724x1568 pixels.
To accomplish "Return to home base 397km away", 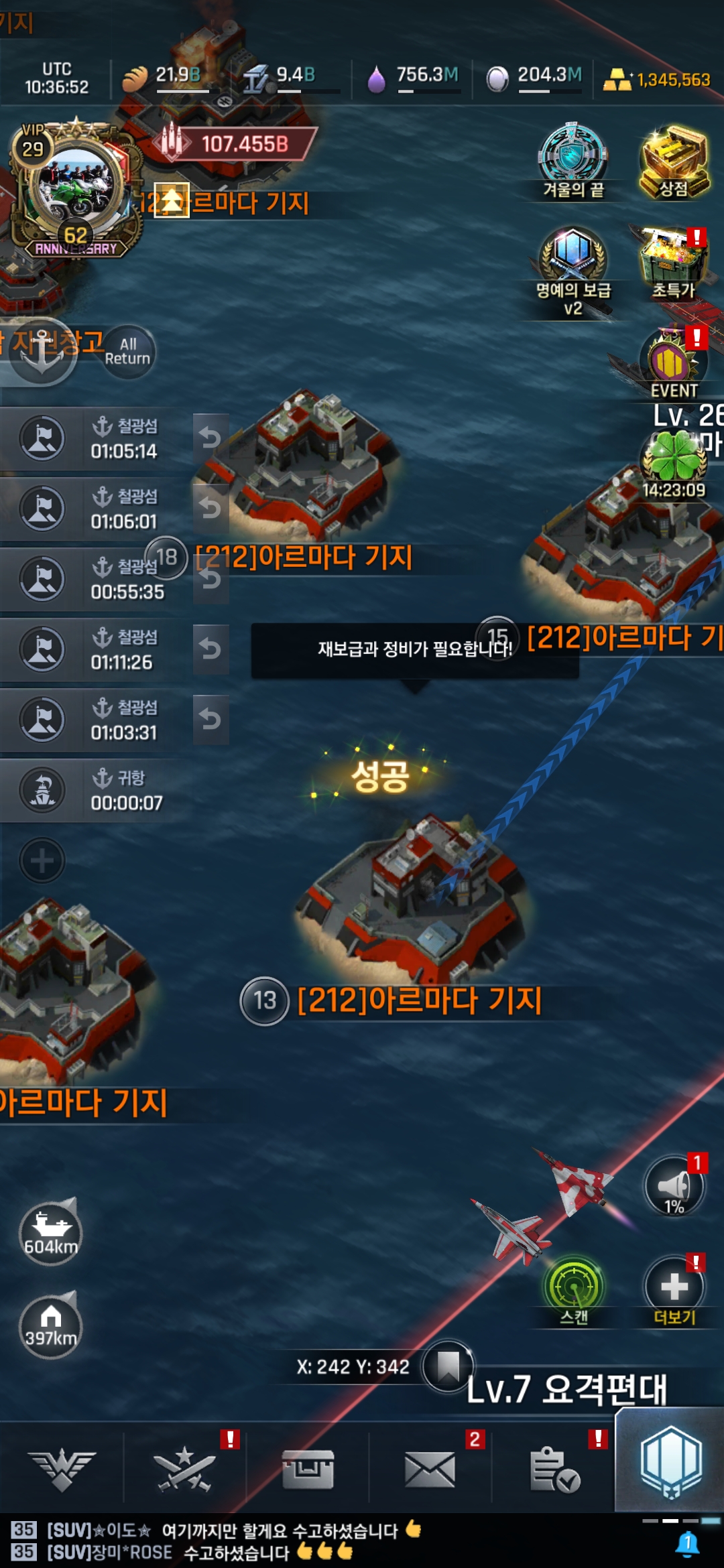I will [50, 1327].
